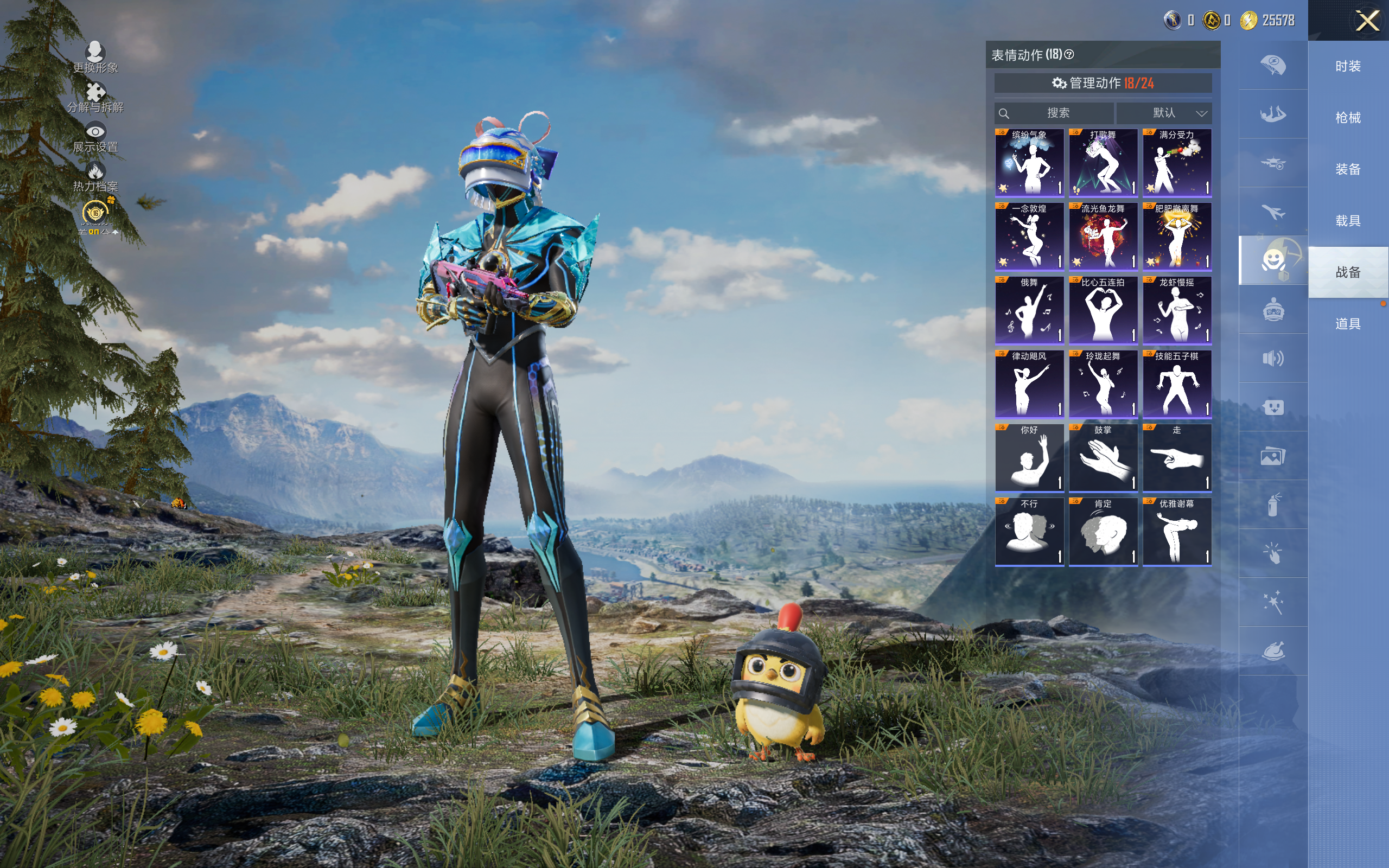The height and width of the screenshot is (868, 1389).
Task: Pick the 比心五连拍 heart emote
Action: tap(1103, 310)
